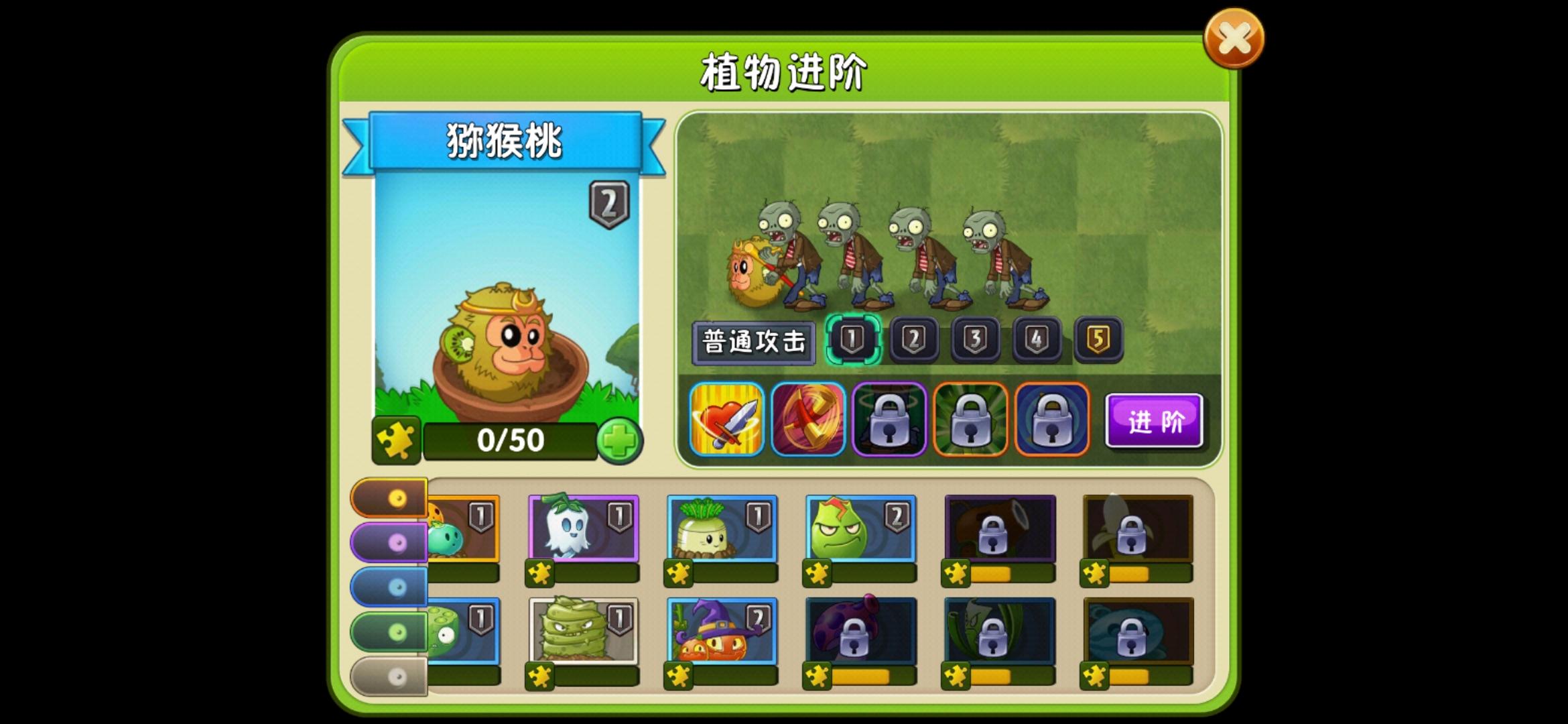The image size is (1568, 724).
Task: Select attack level 5 gold badge
Action: coord(1096,339)
